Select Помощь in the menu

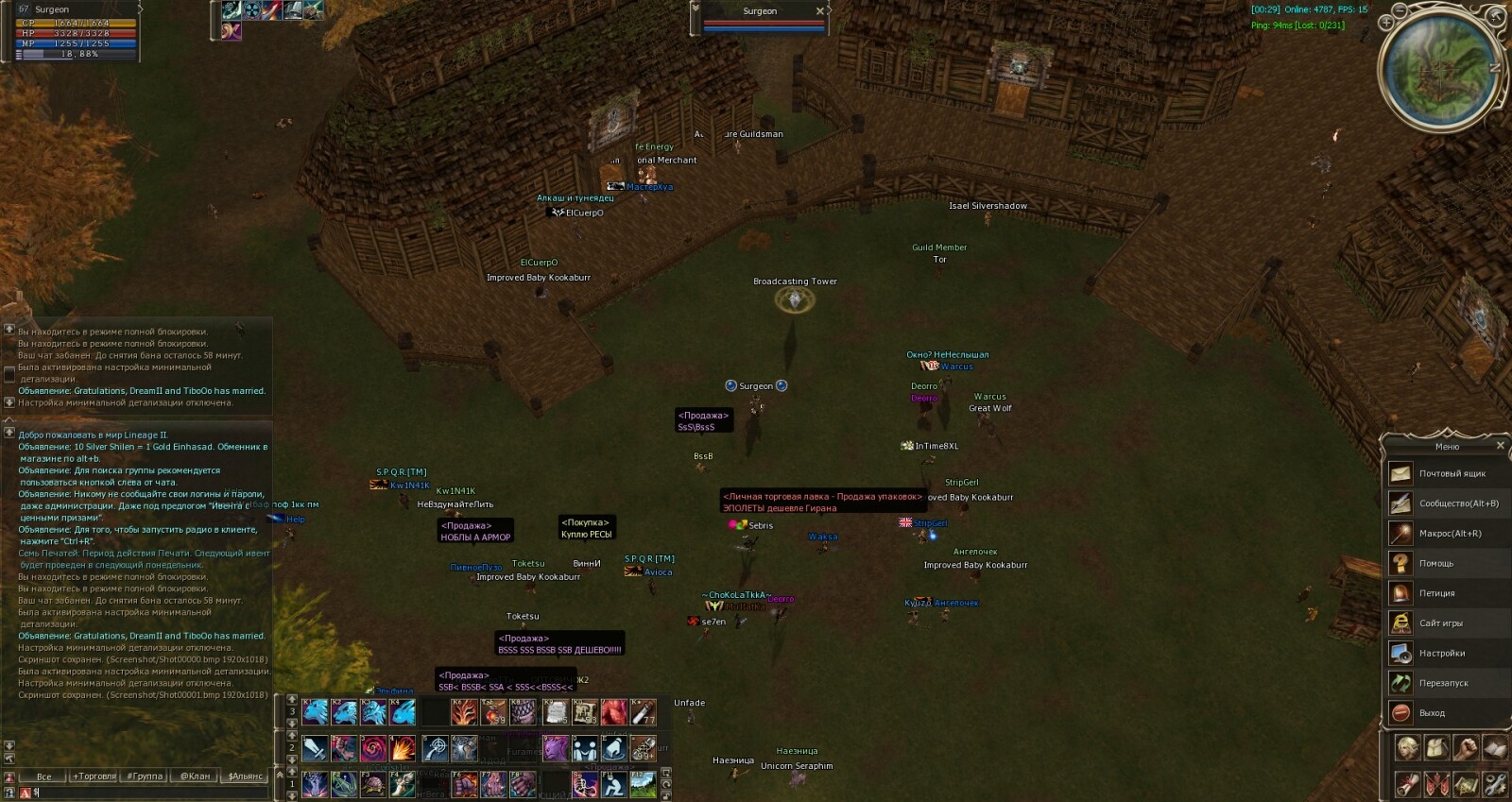(1435, 564)
